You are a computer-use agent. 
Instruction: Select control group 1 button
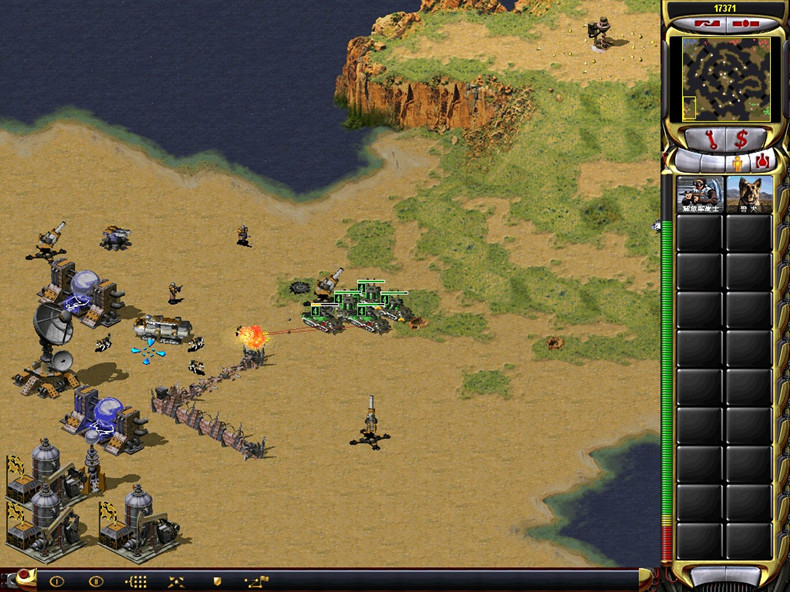pos(56,581)
